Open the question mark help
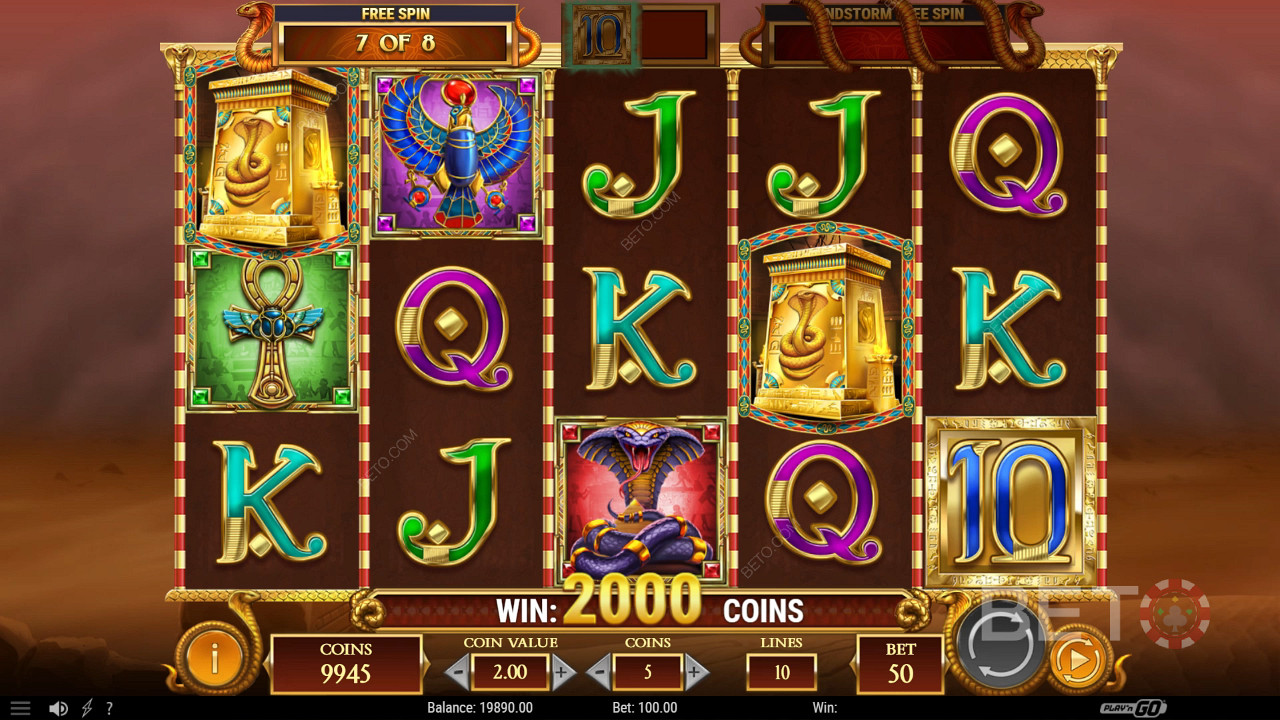 coord(110,708)
